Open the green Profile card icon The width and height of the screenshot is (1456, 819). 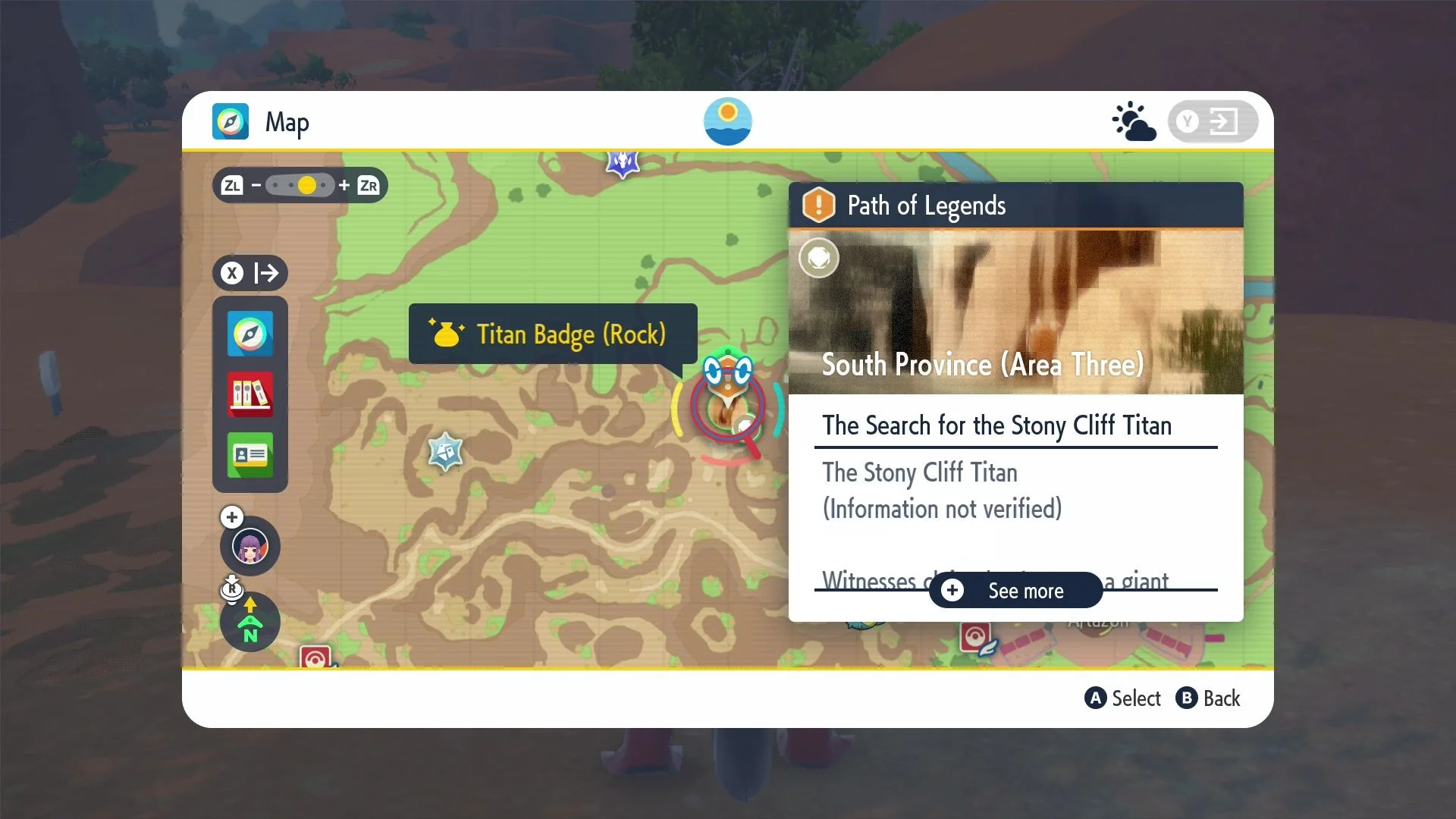point(249,456)
